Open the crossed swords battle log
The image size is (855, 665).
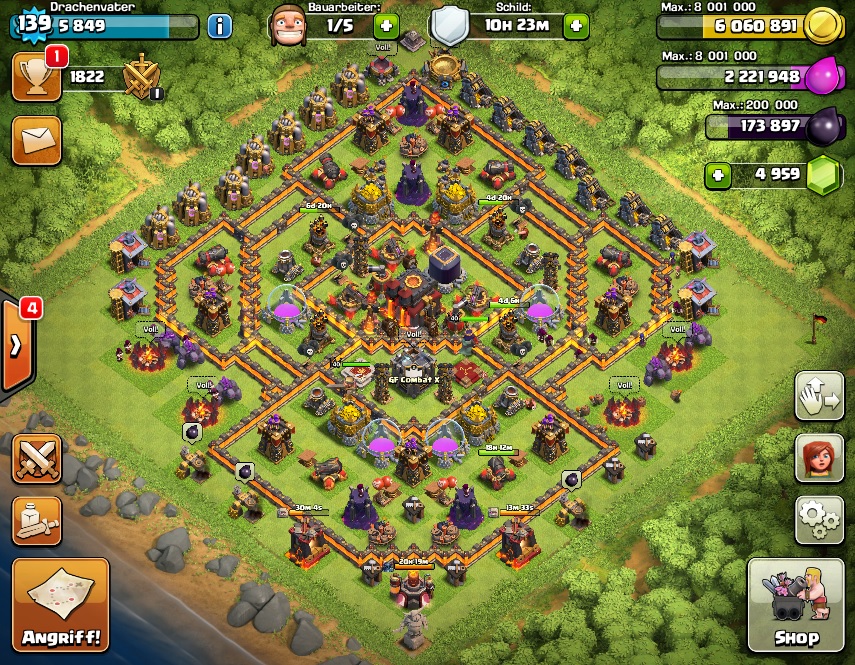pyautogui.click(x=37, y=458)
